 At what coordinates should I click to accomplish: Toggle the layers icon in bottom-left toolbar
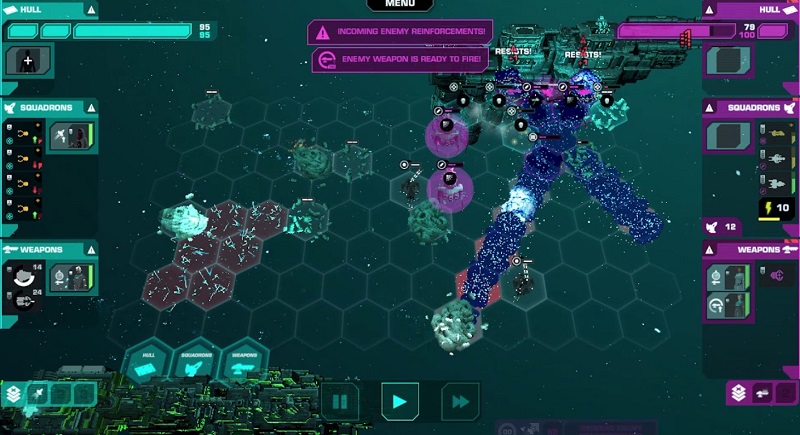tap(13, 394)
